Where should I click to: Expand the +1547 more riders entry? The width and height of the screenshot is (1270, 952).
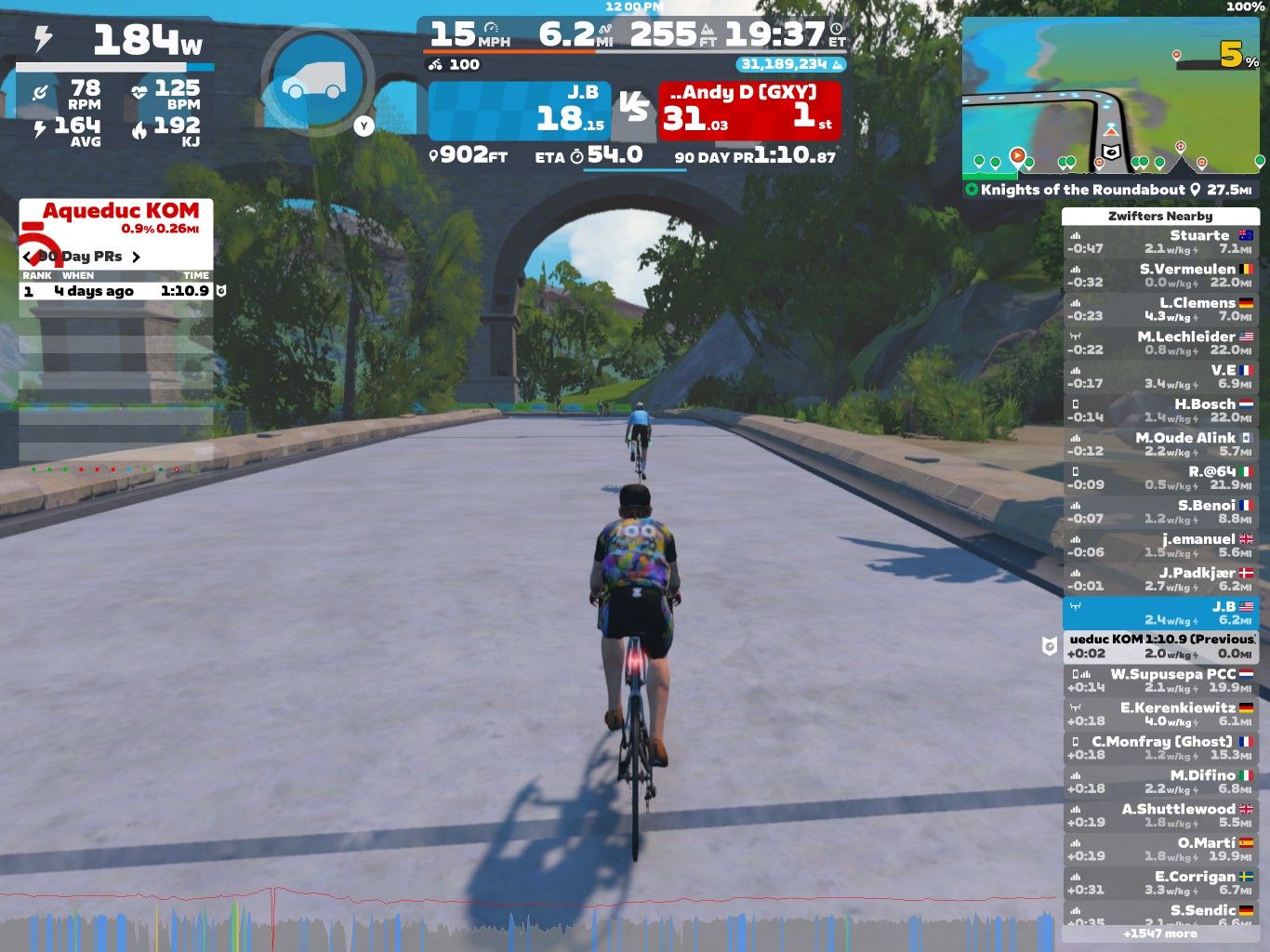pos(1160,933)
